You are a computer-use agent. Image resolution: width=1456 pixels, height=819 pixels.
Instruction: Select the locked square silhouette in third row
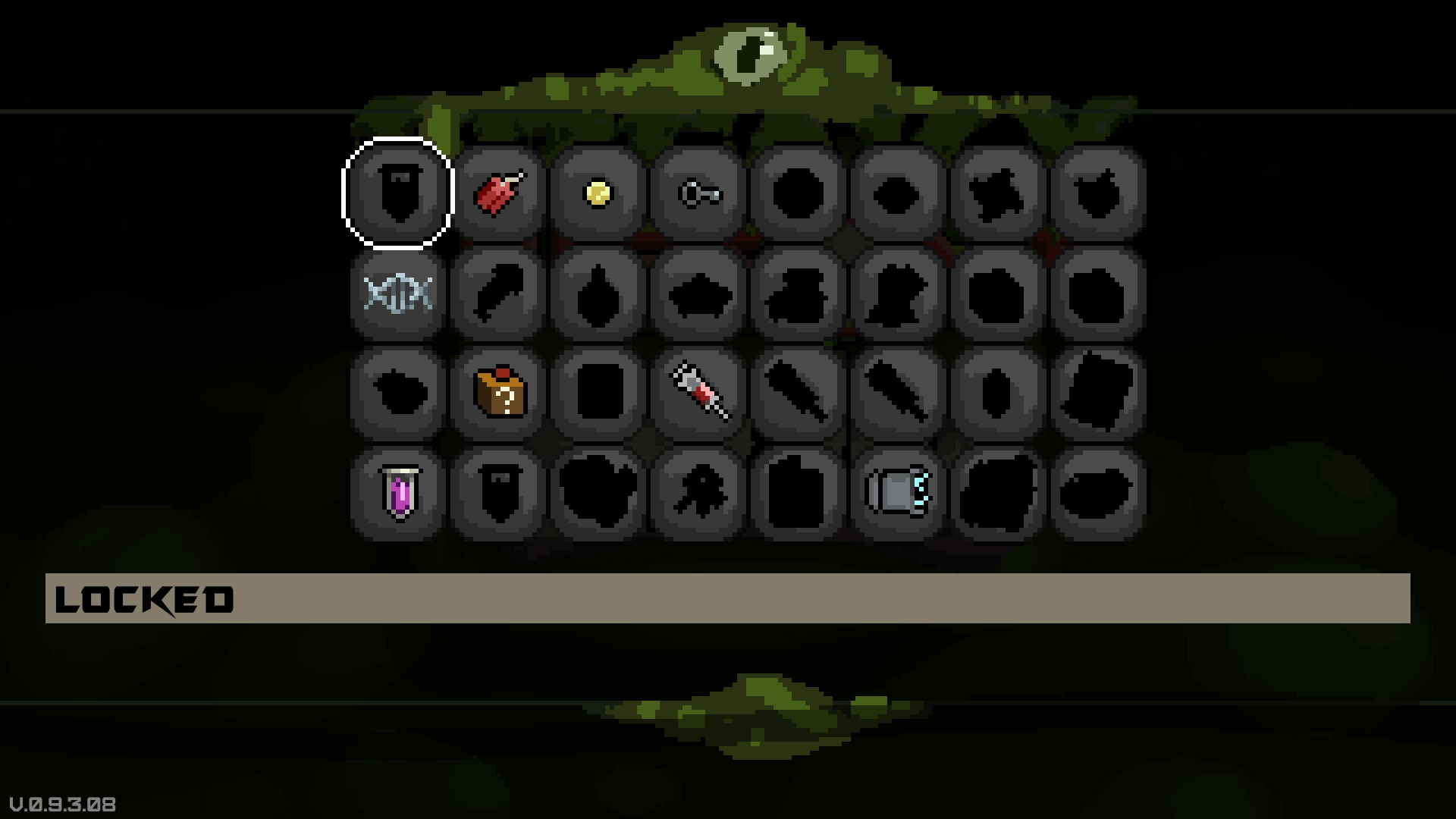pos(598,392)
